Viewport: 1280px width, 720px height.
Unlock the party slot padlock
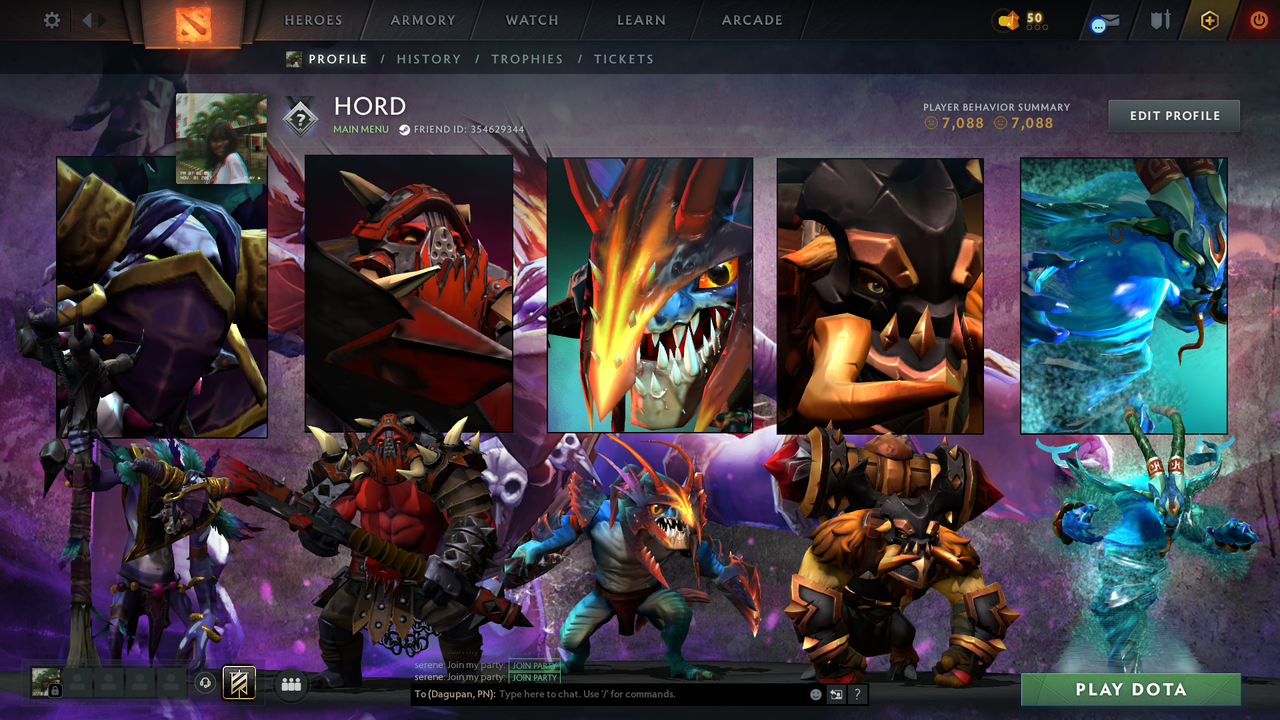pyautogui.click(x=54, y=689)
